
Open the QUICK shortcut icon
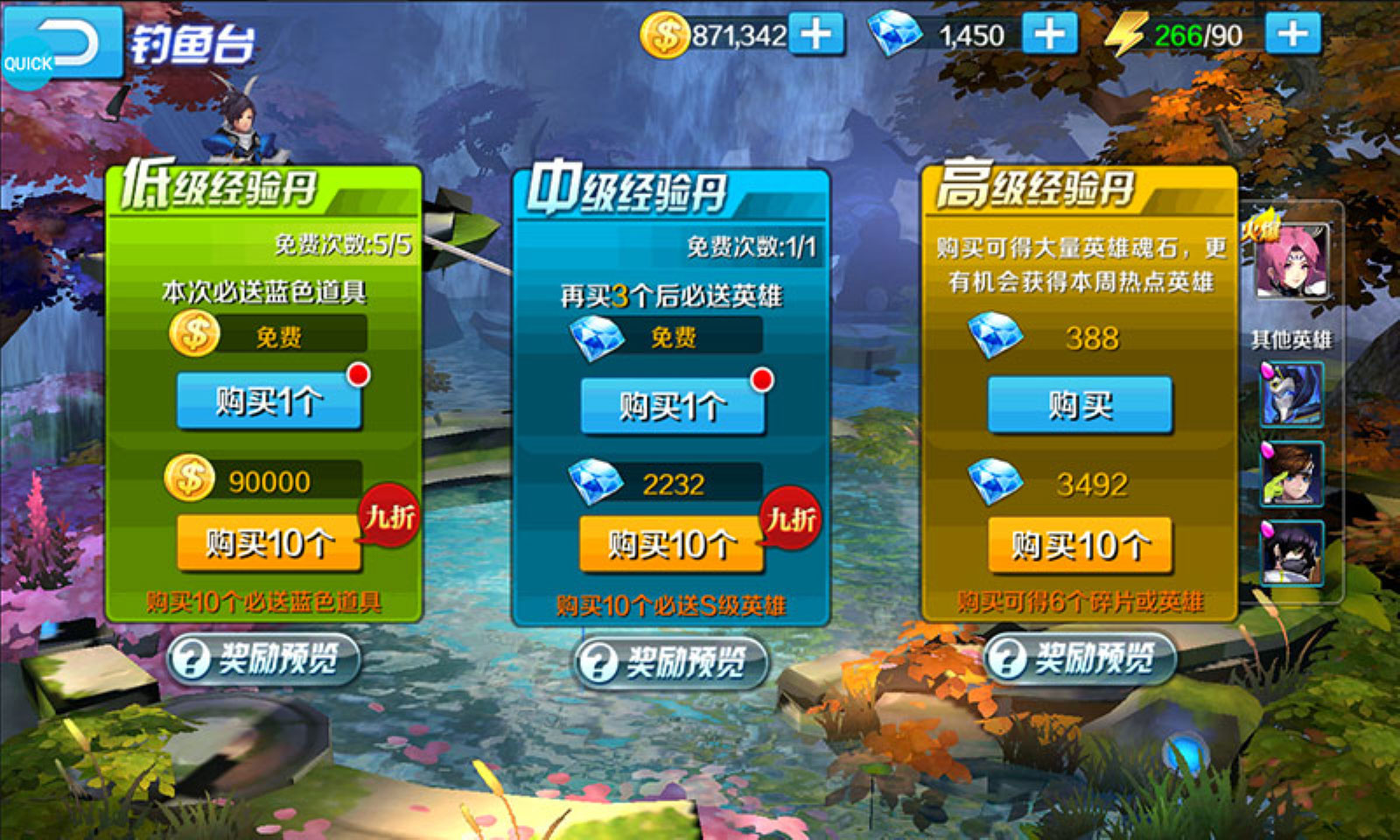[x=27, y=63]
